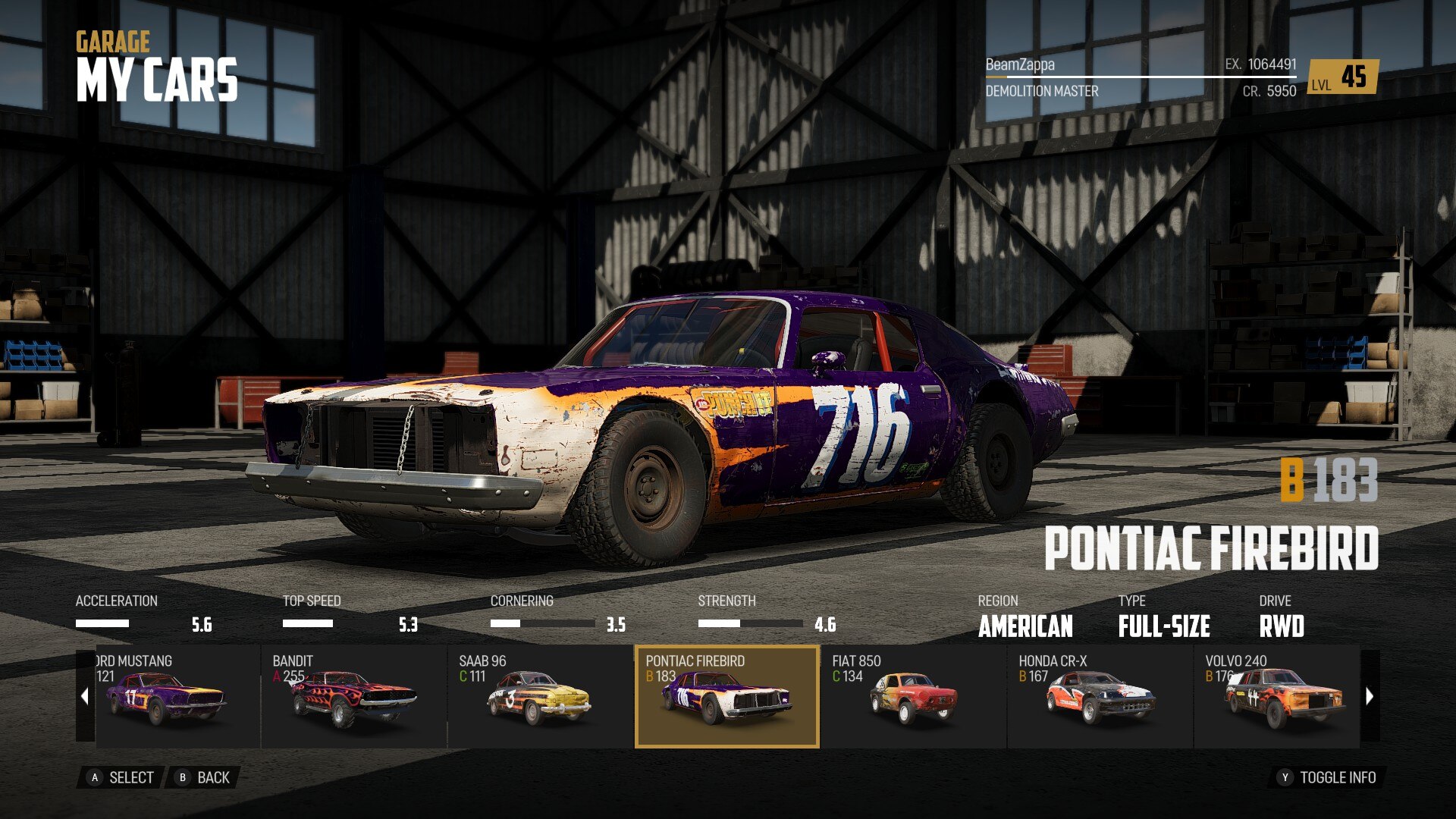Advance the car list with the right arrow

(1370, 696)
